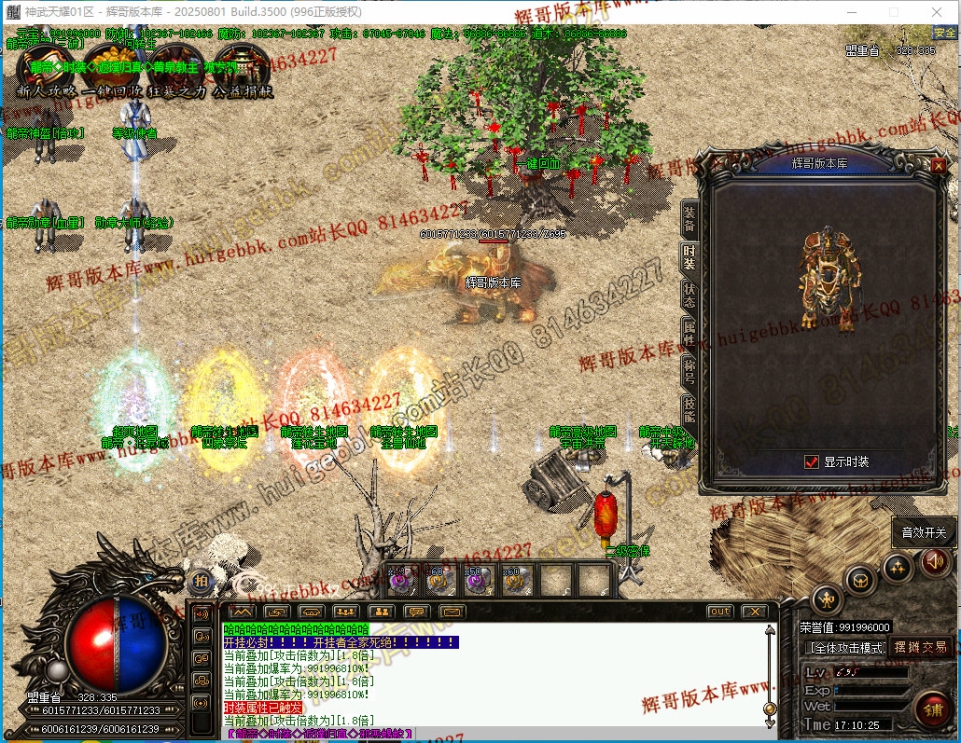The width and height of the screenshot is (961, 743).
Task: Select the 时装 fashion tab
Action: pos(689,257)
